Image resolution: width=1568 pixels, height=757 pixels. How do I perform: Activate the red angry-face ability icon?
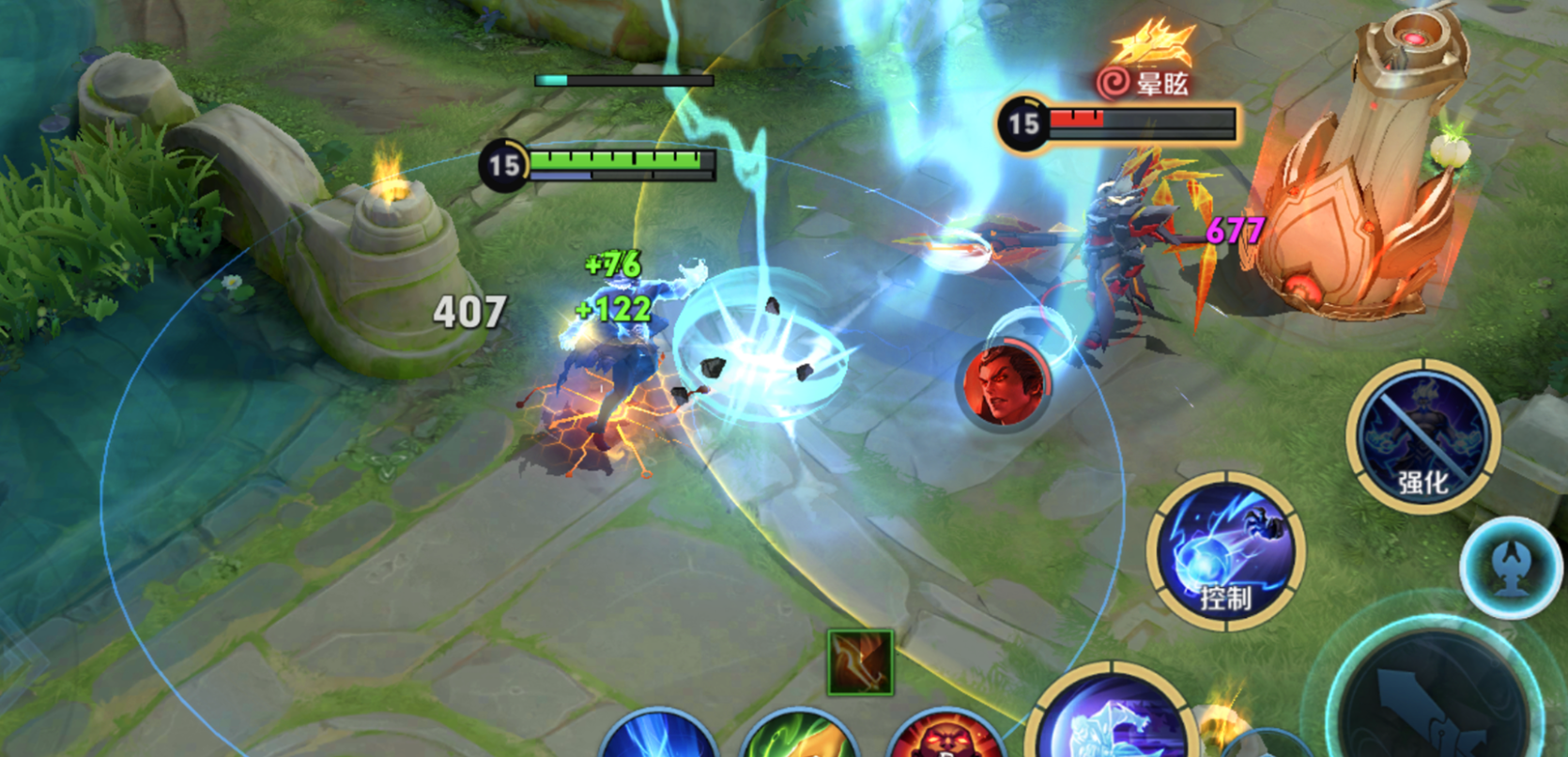tap(945, 737)
